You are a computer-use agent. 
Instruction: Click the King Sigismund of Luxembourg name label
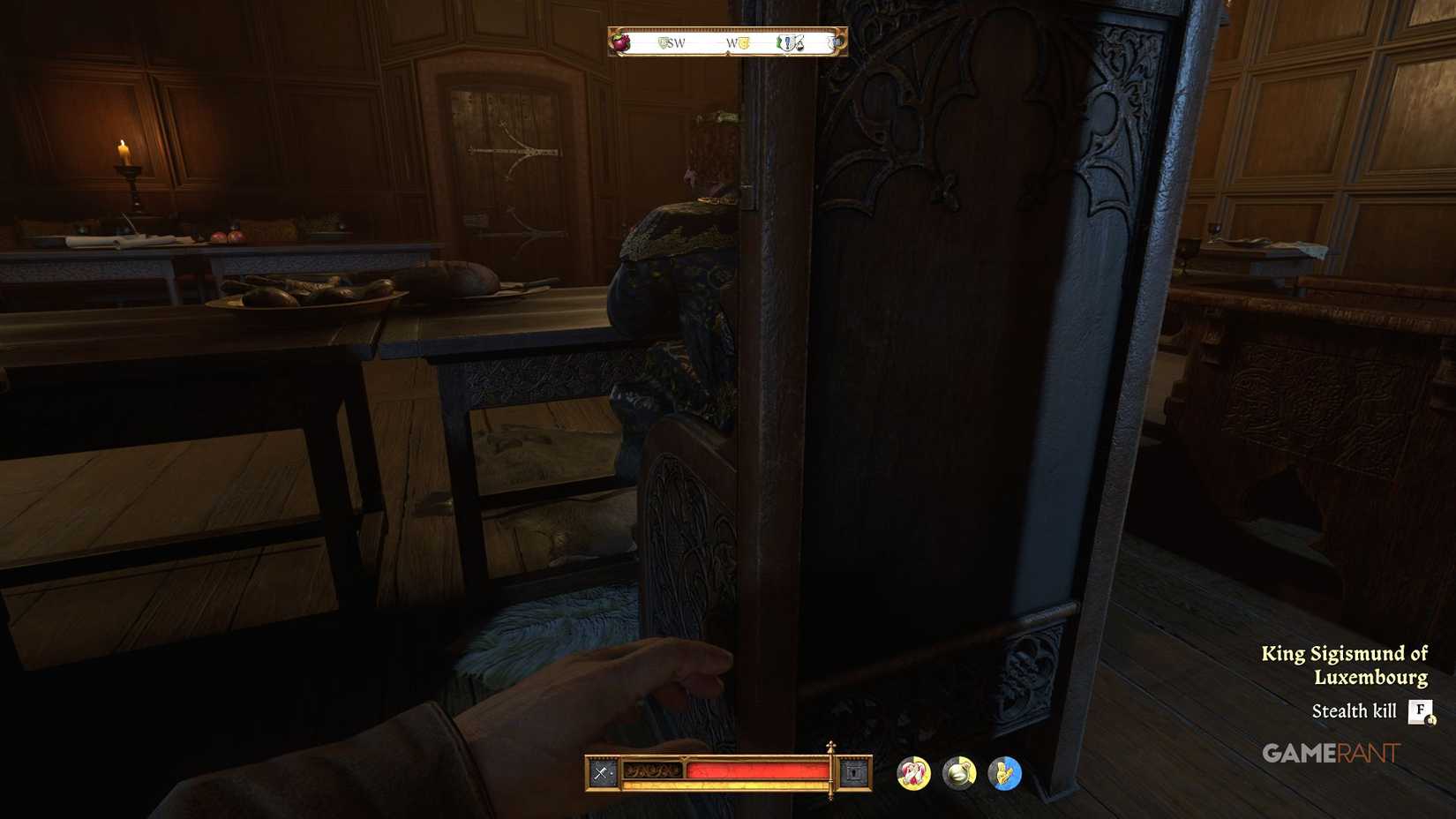(1345, 665)
